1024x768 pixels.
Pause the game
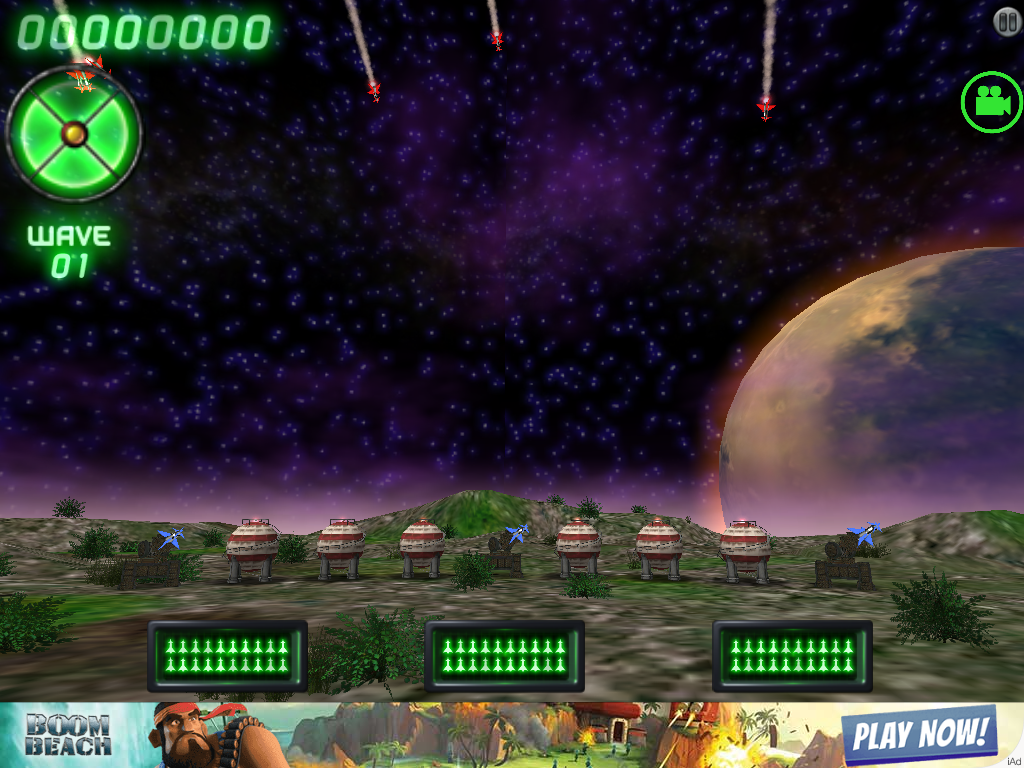pyautogui.click(x=1006, y=19)
